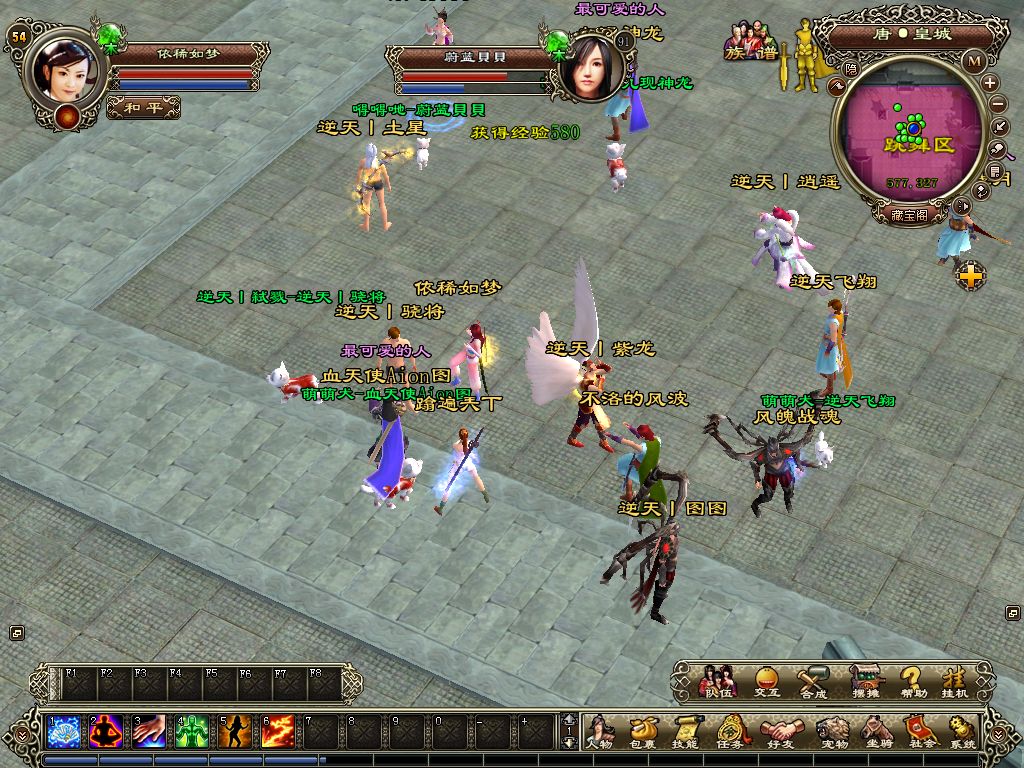Click the minimap zoom-in plus button
Viewport: 1024px width, 768px height.
[x=989, y=83]
